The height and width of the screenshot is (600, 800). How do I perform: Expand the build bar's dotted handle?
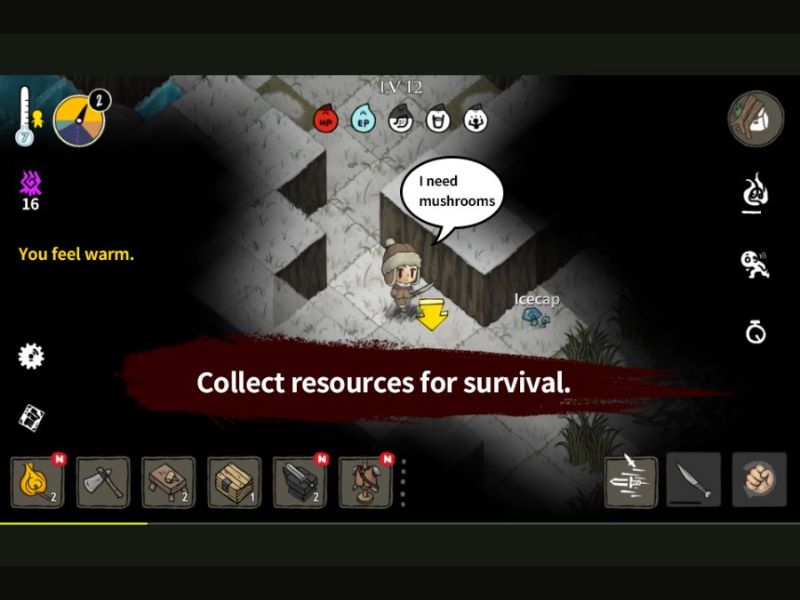point(404,483)
